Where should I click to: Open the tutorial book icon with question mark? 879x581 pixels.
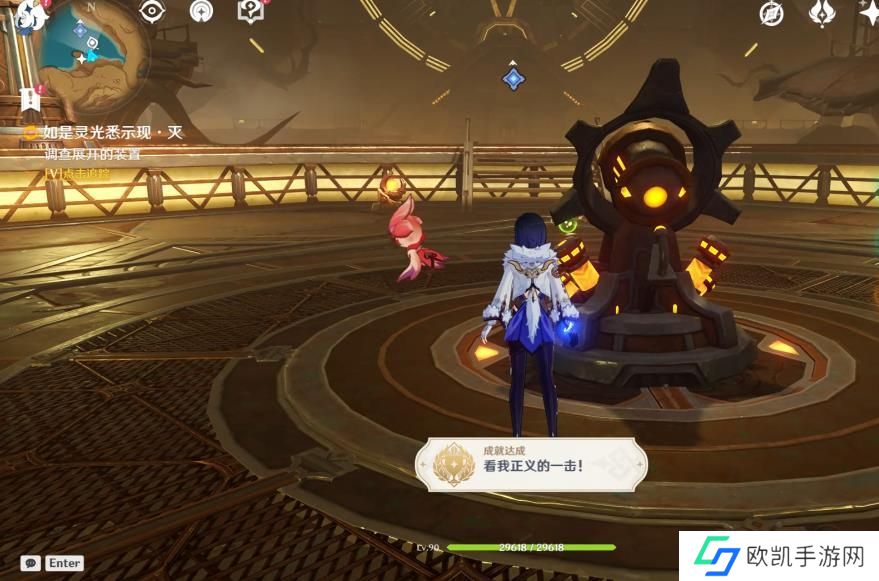[x=249, y=11]
